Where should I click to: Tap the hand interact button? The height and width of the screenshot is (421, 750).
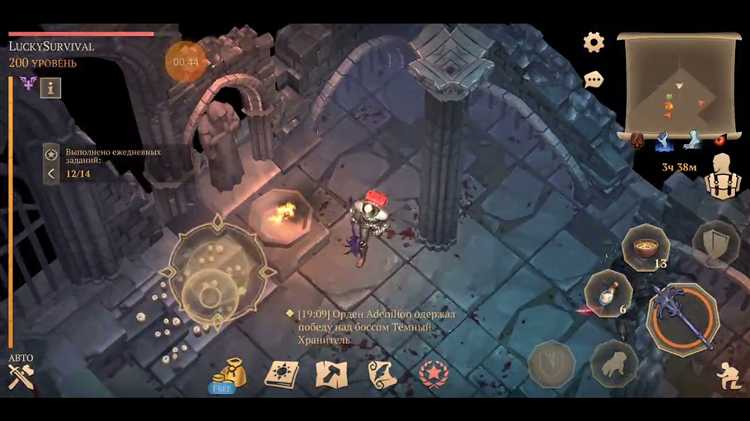[614, 363]
